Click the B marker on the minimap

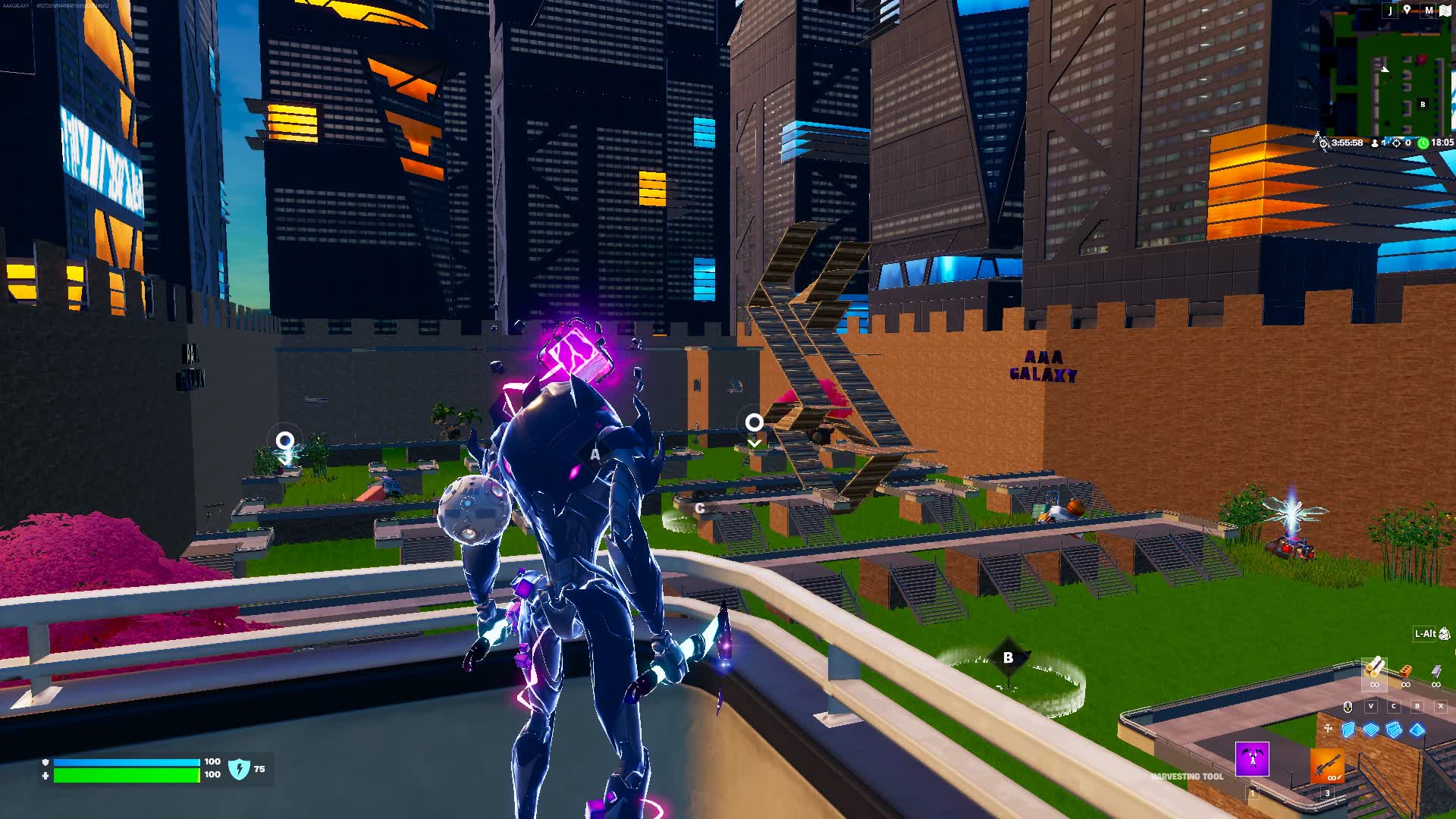tap(1423, 105)
